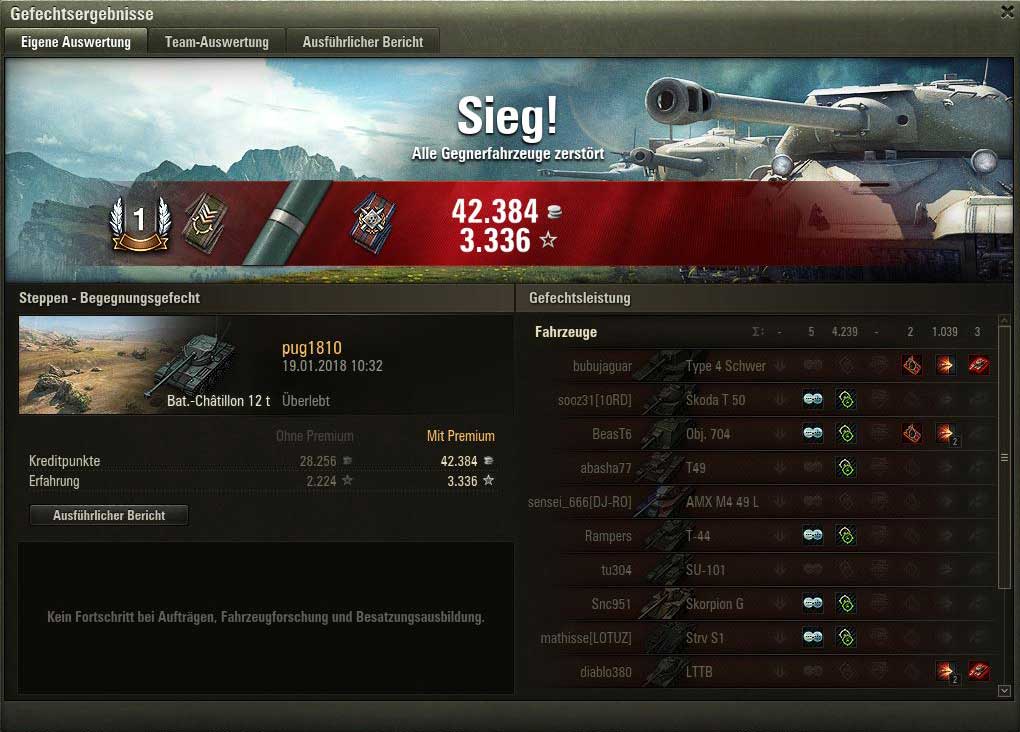Click the sergeant chevron badge icon
This screenshot has height=732, width=1020.
[205, 223]
